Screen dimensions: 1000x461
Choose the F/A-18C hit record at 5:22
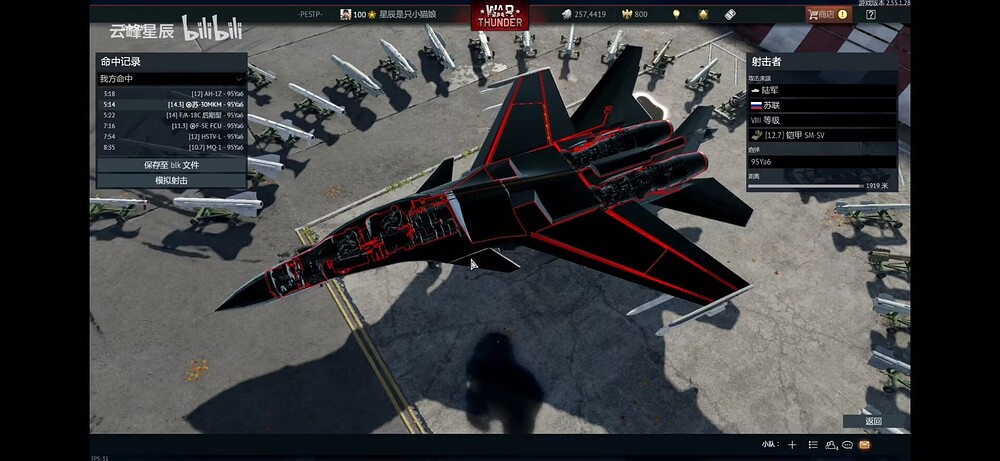171,115
